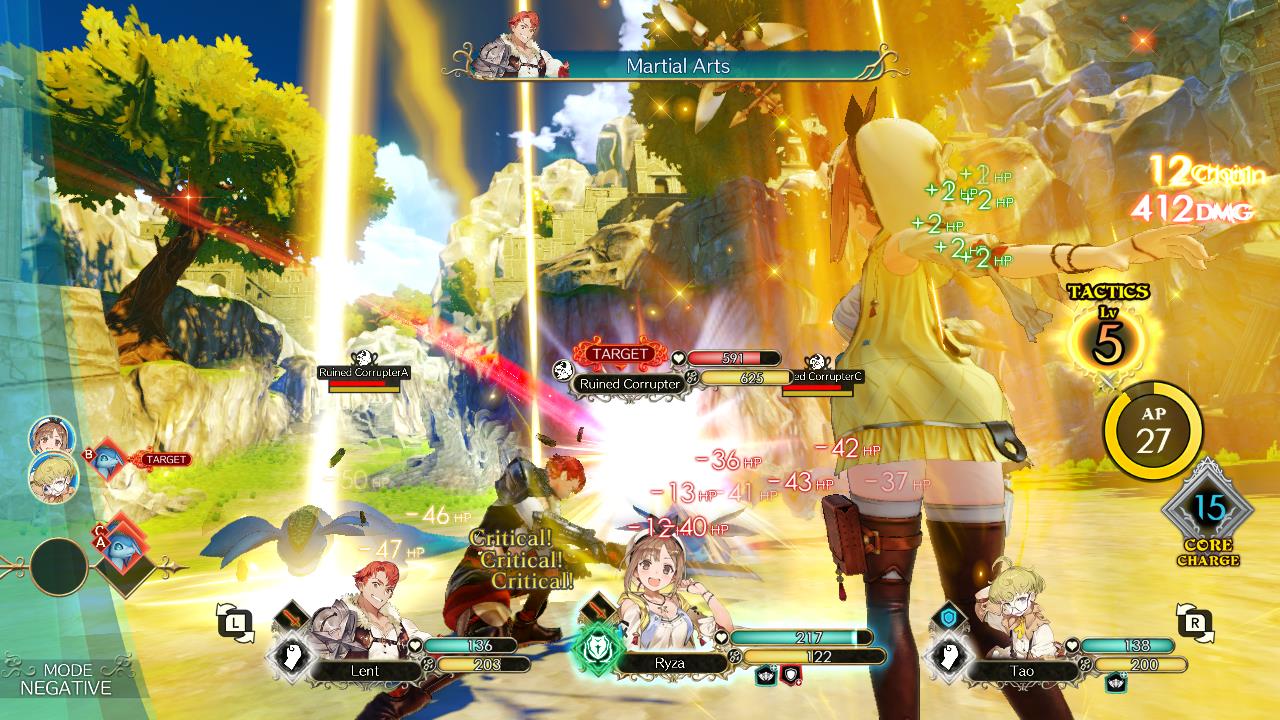
Task: Click Ryza's portrait on the turn timeline
Action: (52, 436)
